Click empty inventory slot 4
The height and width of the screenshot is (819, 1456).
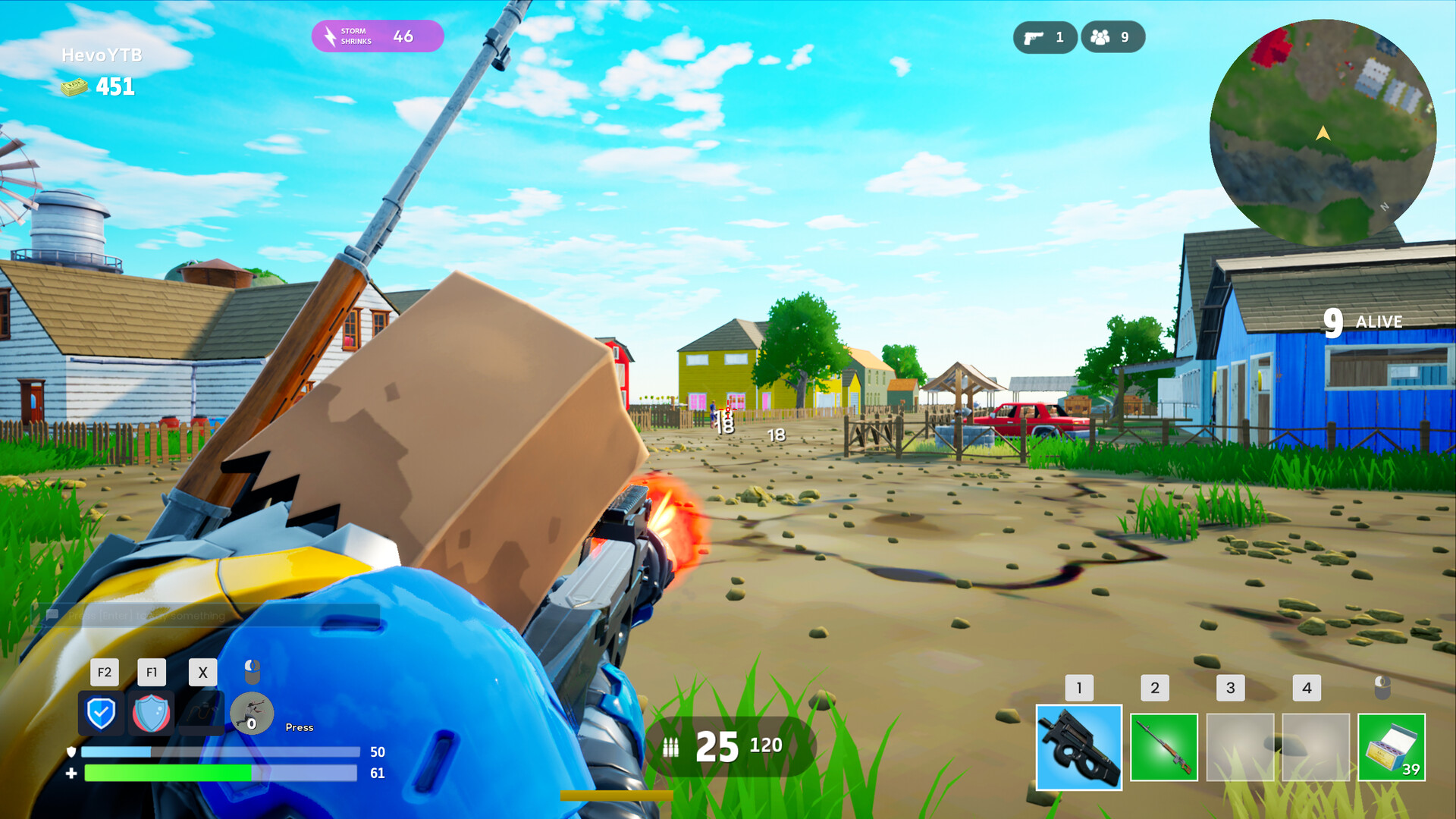point(1317,747)
